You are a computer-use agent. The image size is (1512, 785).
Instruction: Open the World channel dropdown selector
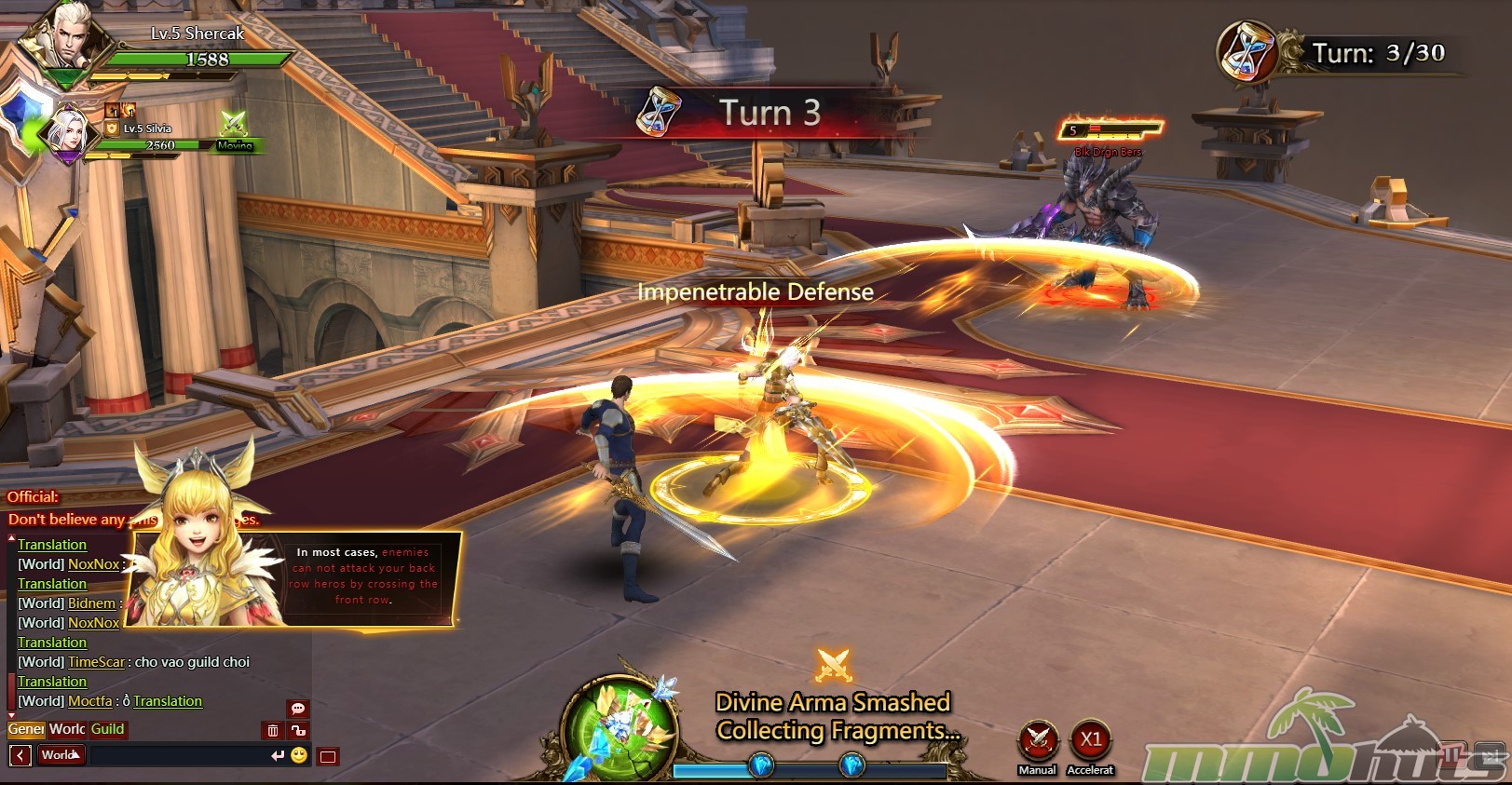pyautogui.click(x=61, y=755)
